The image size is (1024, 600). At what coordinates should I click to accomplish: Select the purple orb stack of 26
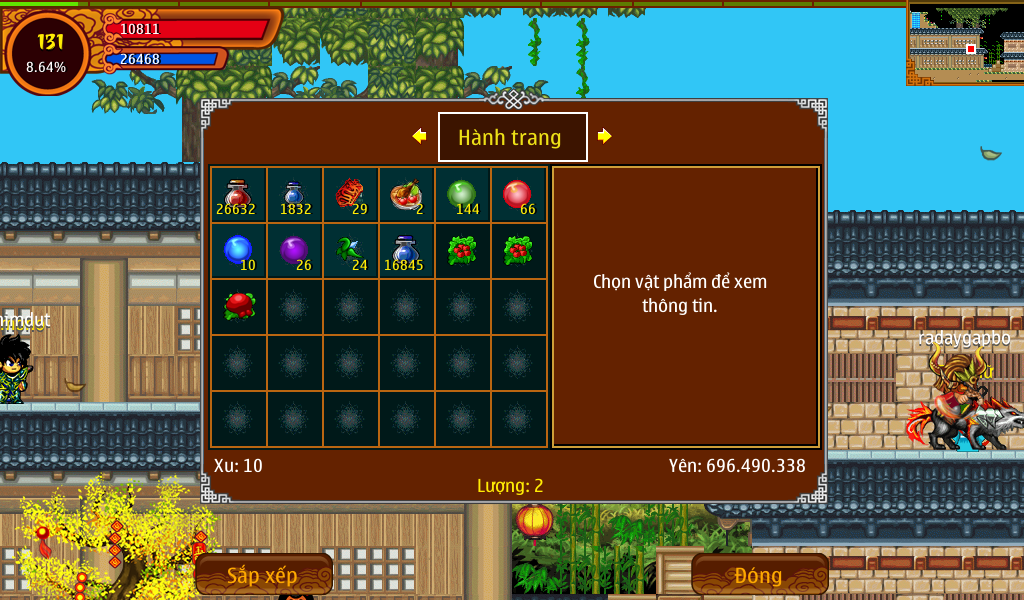(x=294, y=251)
